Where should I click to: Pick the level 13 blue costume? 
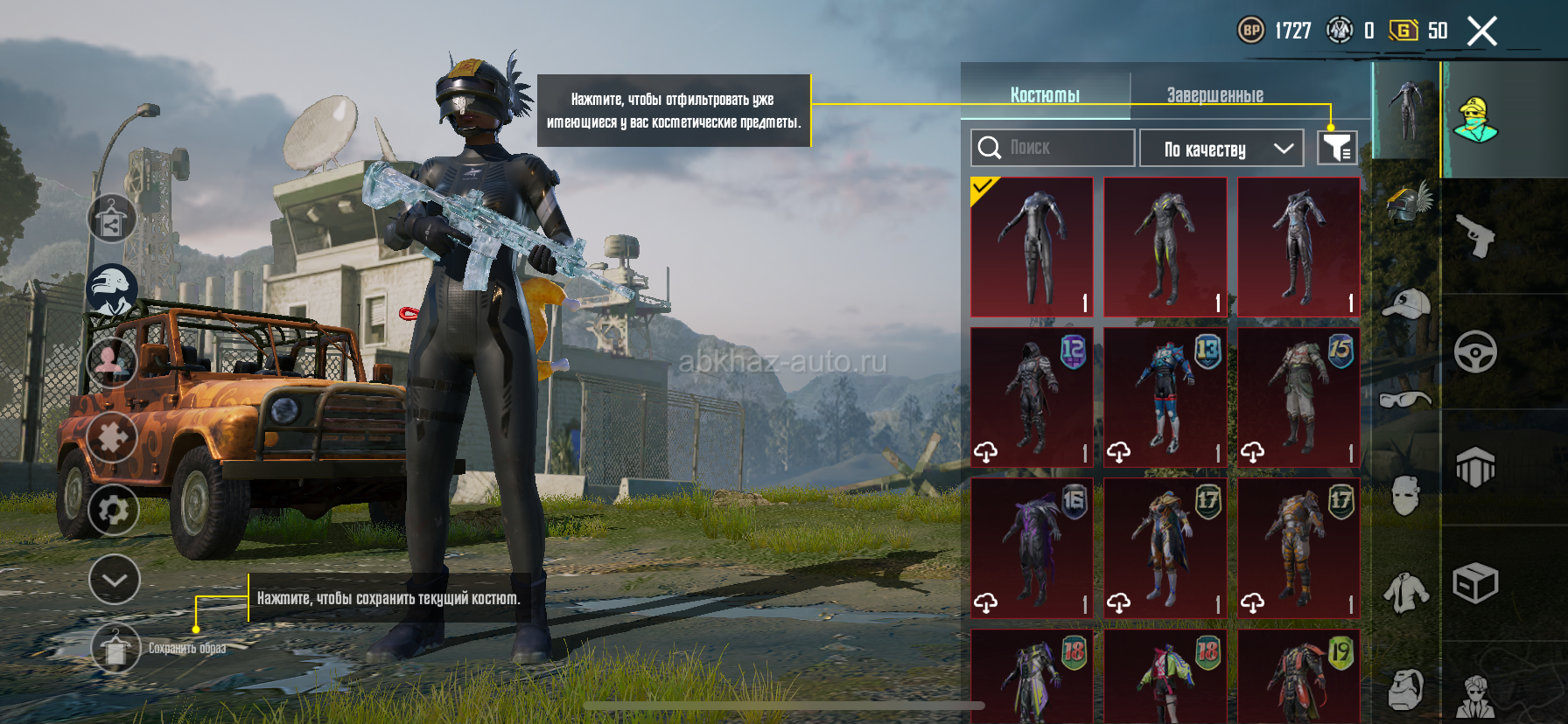coord(1165,397)
